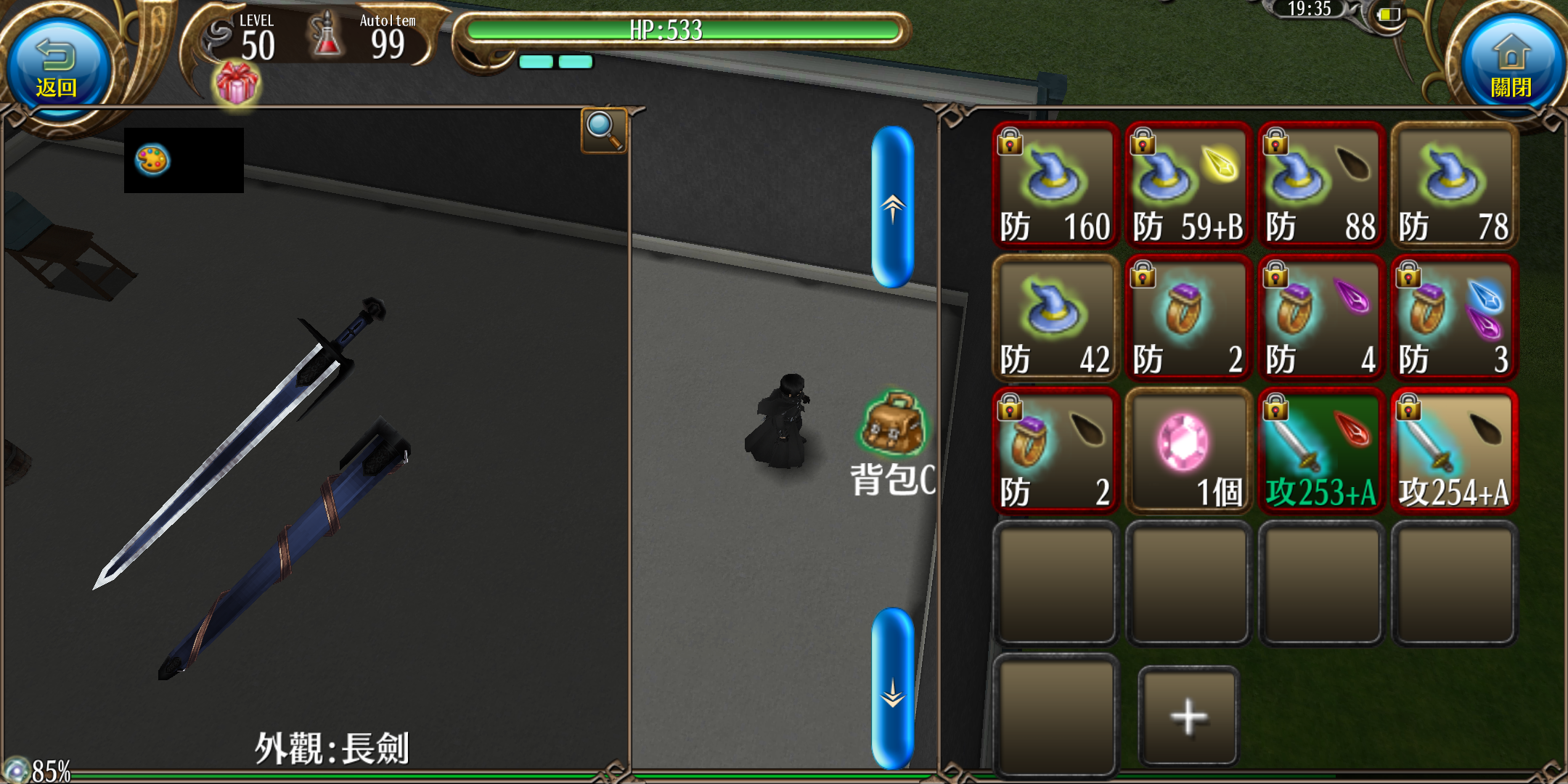Select the ring with 防 4
The height and width of the screenshot is (784, 1568).
point(1320,318)
